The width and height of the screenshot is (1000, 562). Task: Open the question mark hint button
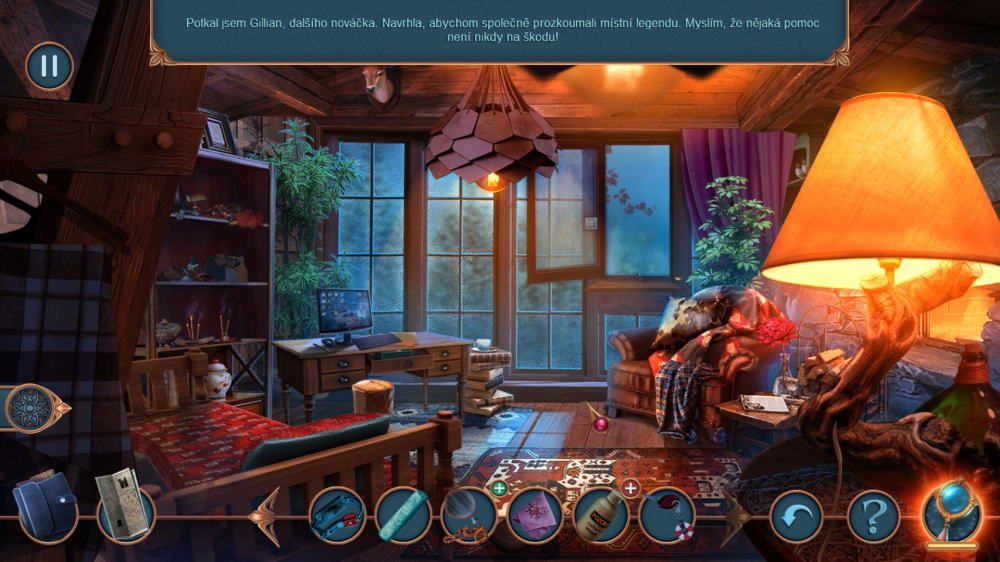pyautogui.click(x=873, y=516)
